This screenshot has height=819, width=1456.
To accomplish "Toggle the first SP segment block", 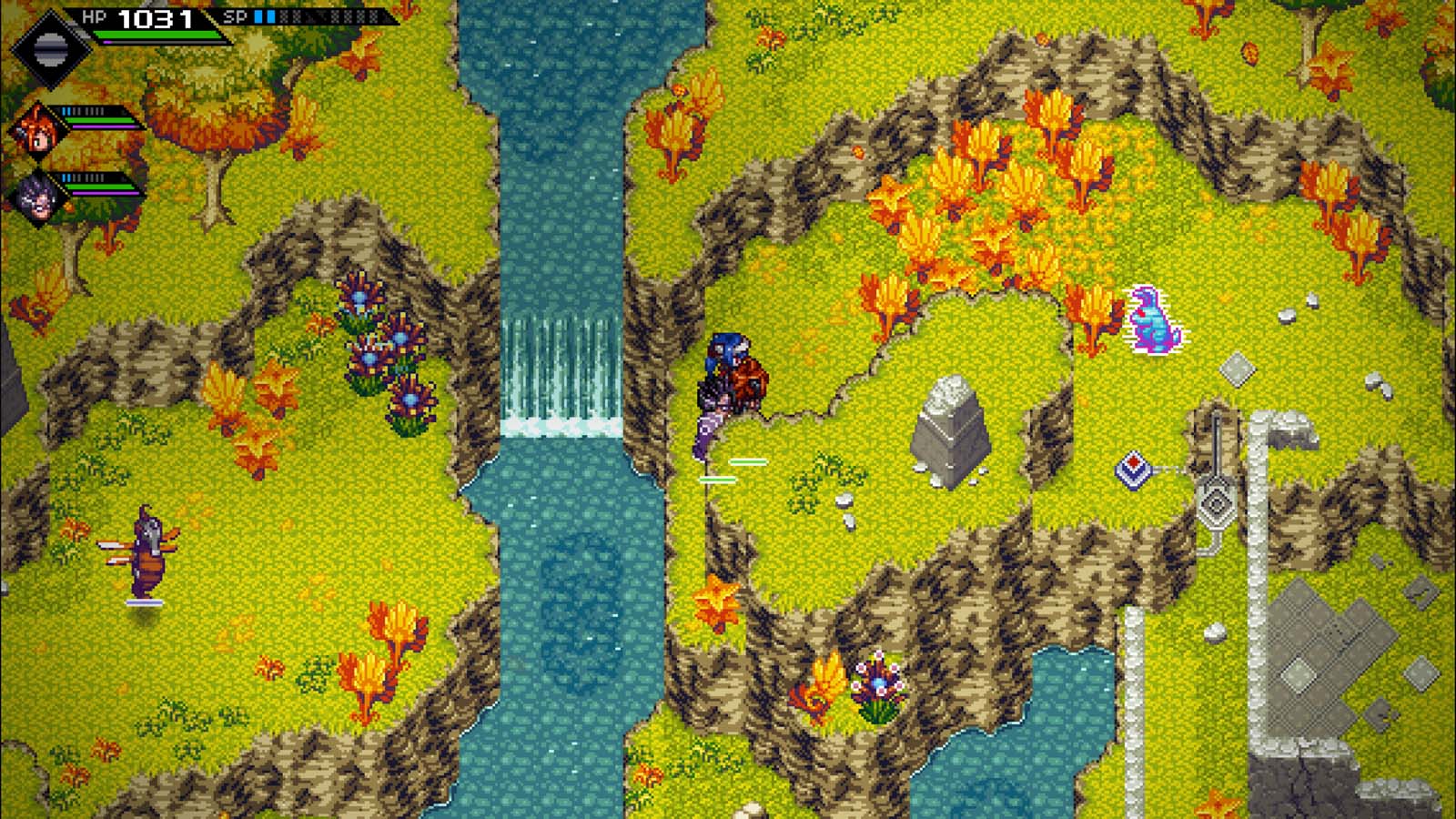I will click(258, 15).
